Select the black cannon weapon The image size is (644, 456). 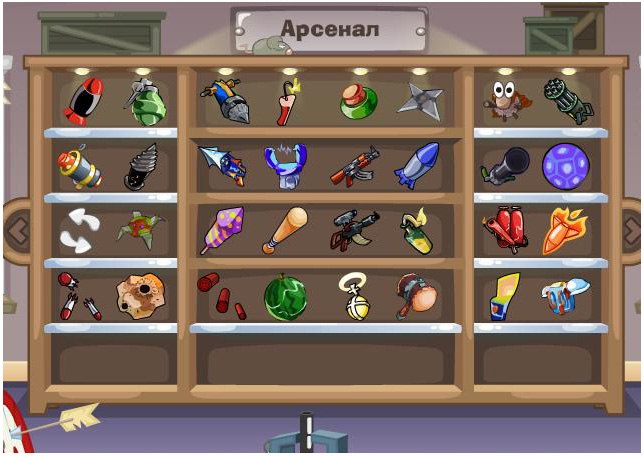(507, 167)
